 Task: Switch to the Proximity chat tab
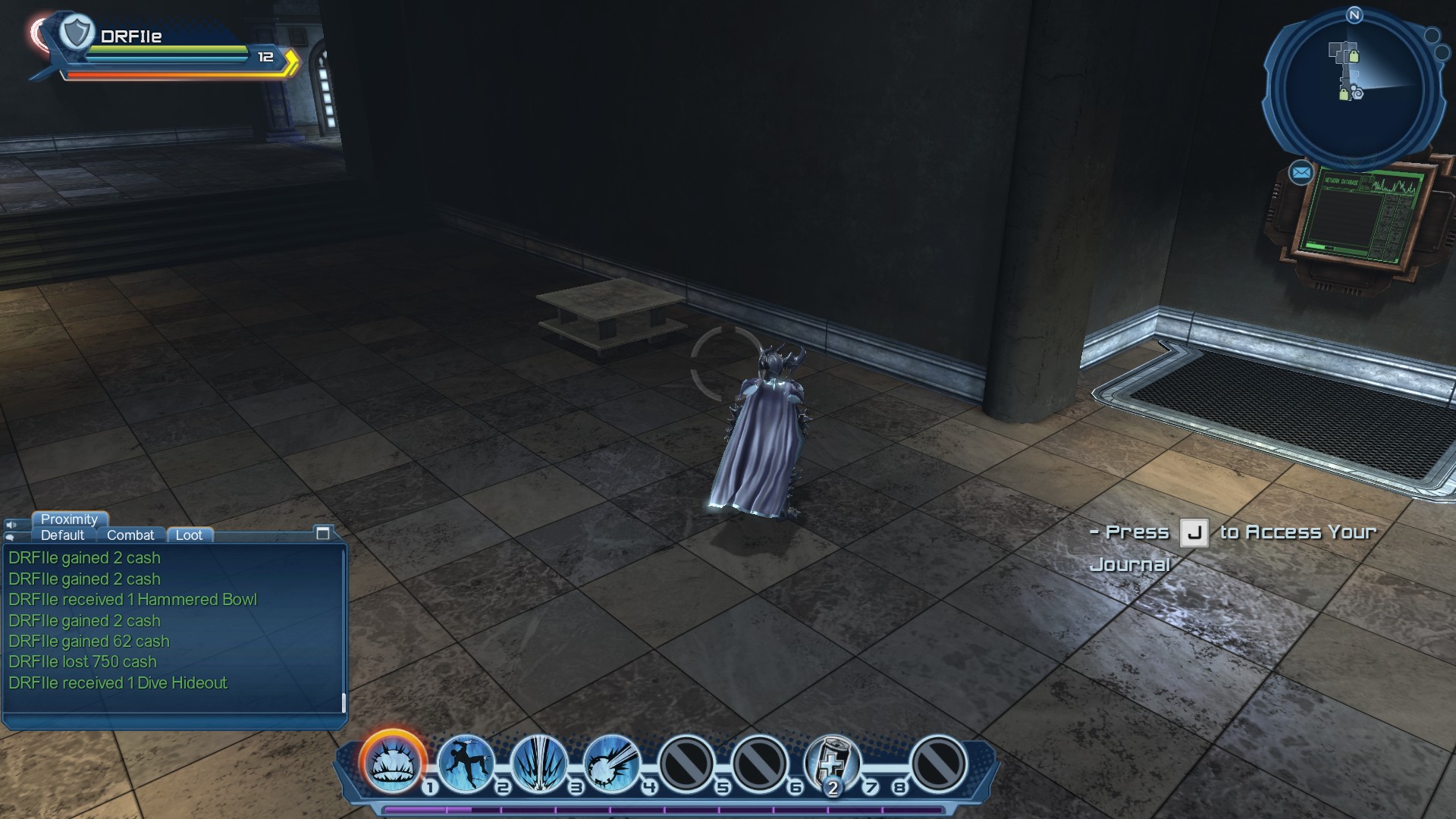coord(69,519)
